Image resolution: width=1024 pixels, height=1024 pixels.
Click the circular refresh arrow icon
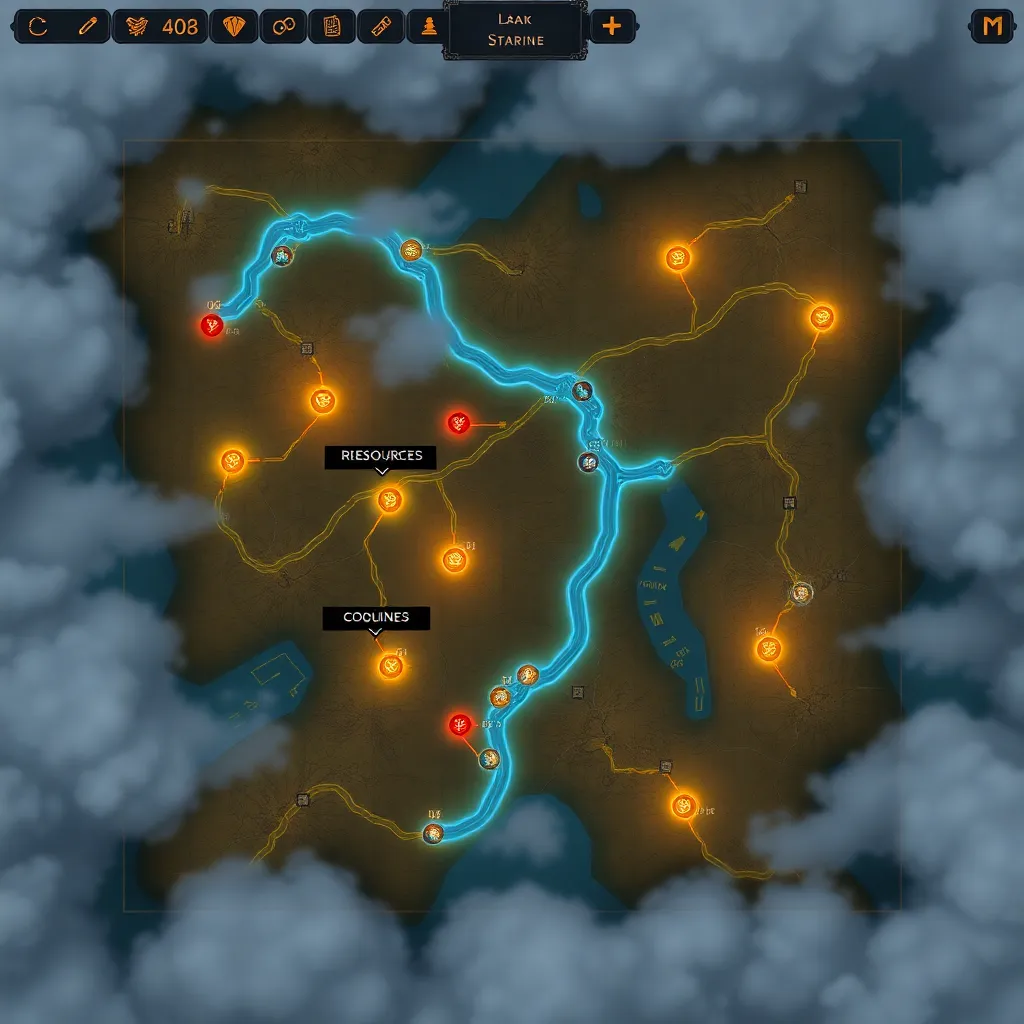[39, 27]
